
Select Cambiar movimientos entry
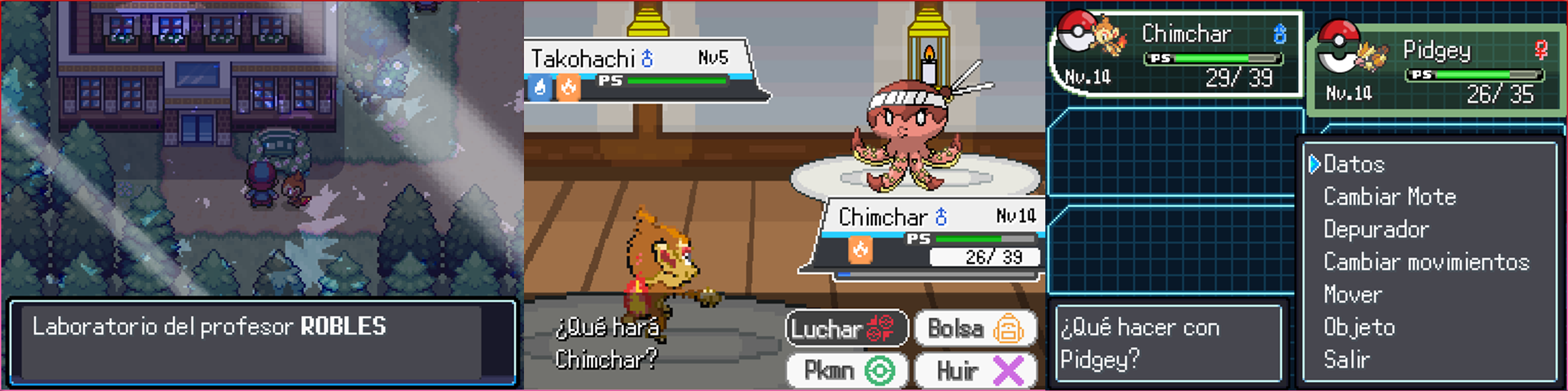pos(1426,262)
